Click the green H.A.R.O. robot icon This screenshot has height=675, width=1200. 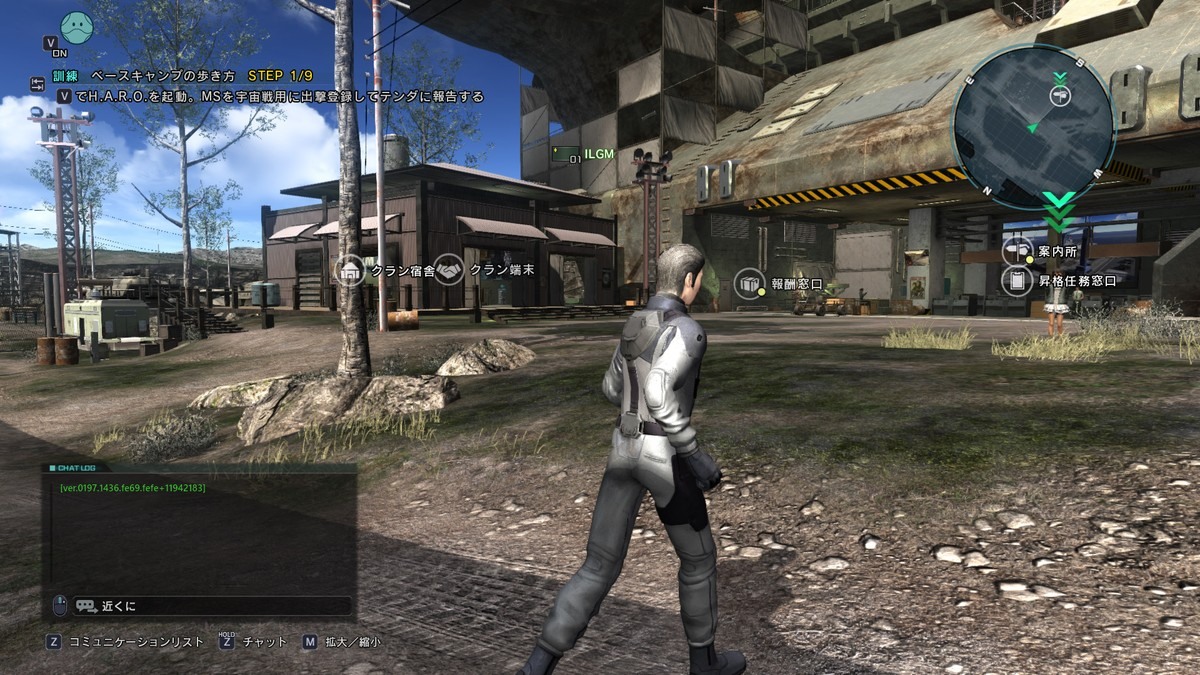click(76, 27)
